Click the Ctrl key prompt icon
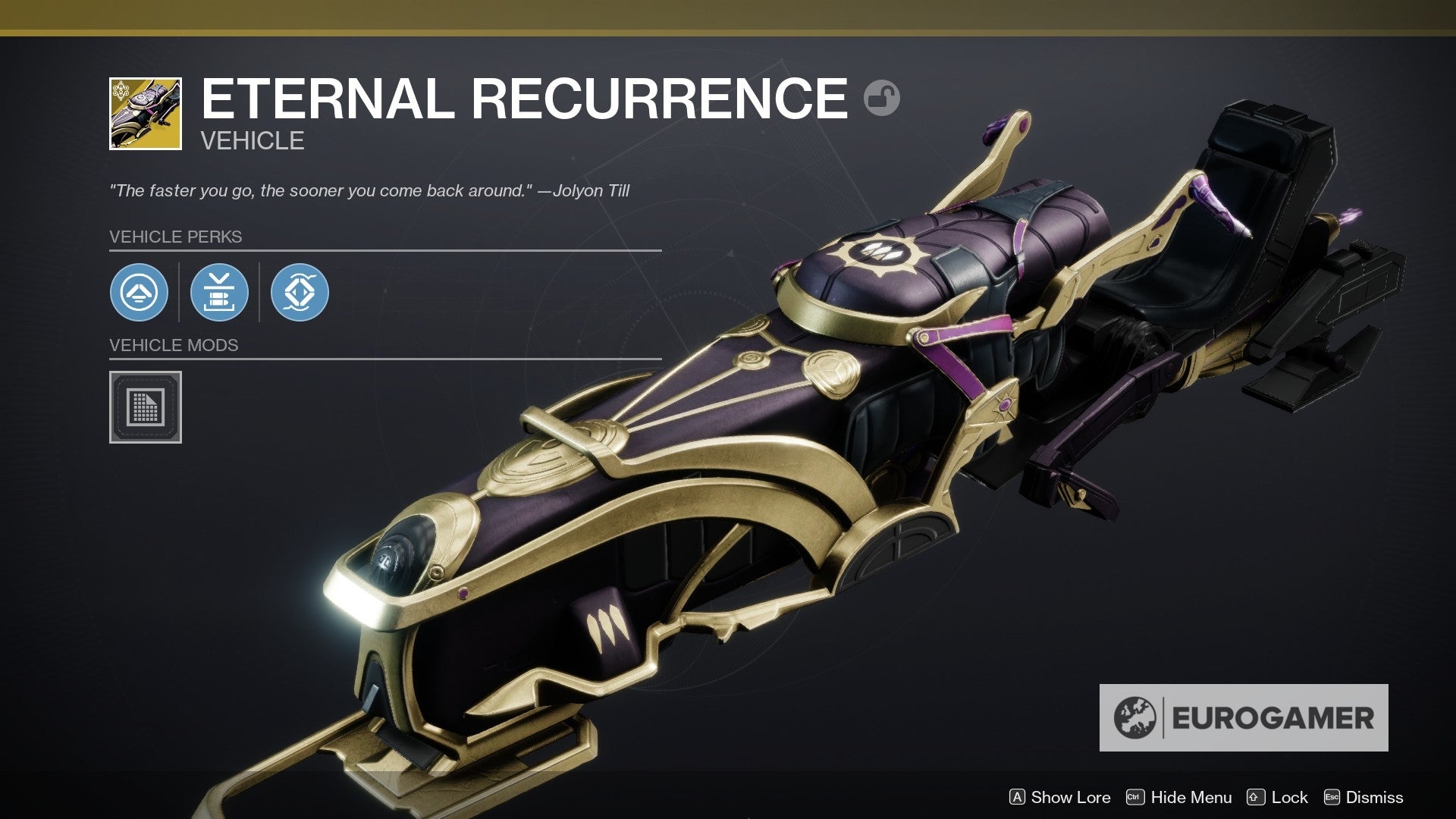This screenshot has width=1456, height=819. click(1134, 797)
